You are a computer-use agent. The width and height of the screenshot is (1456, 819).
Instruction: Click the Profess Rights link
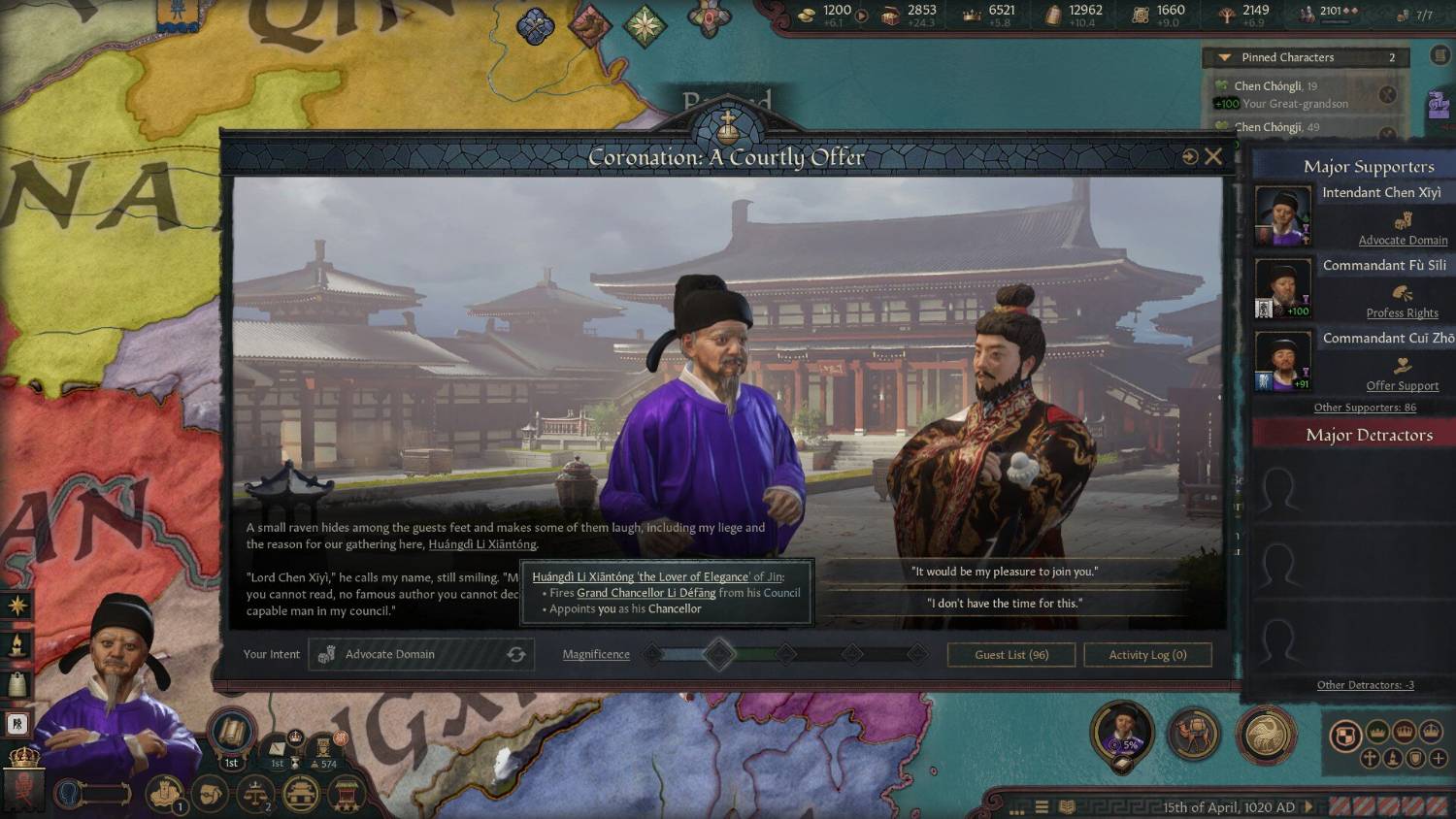[1402, 313]
